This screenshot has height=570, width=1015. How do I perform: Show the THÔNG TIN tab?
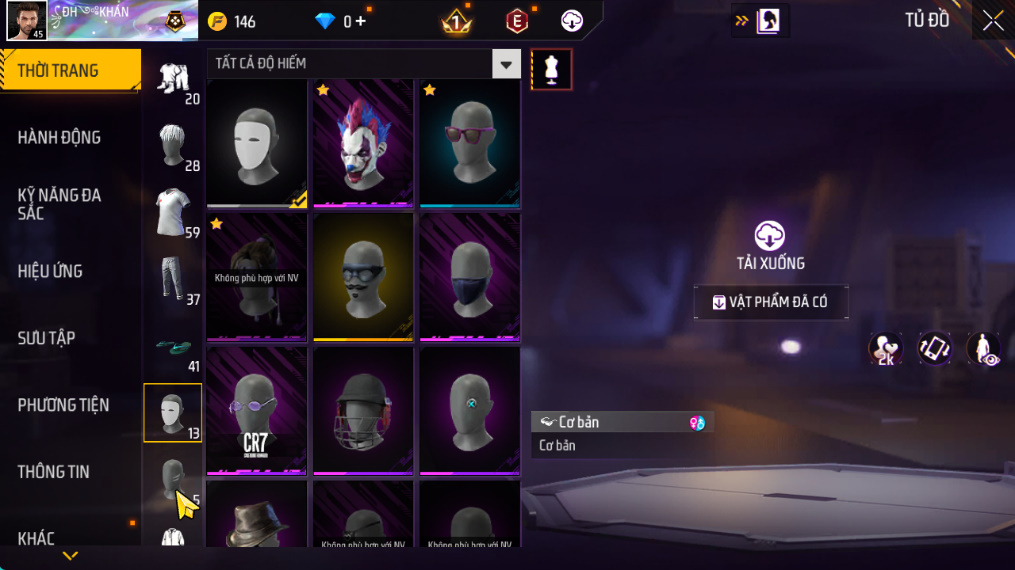[x=53, y=472]
